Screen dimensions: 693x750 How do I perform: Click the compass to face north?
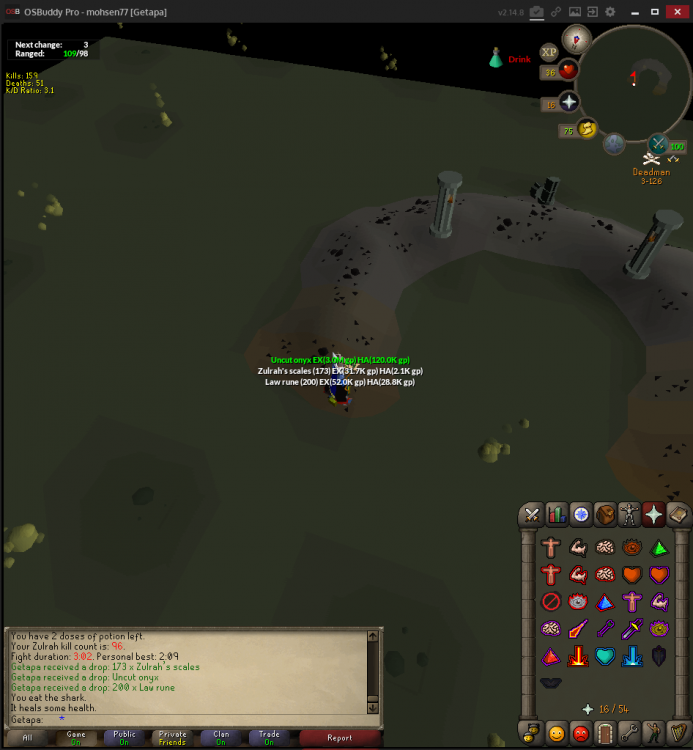pos(575,39)
